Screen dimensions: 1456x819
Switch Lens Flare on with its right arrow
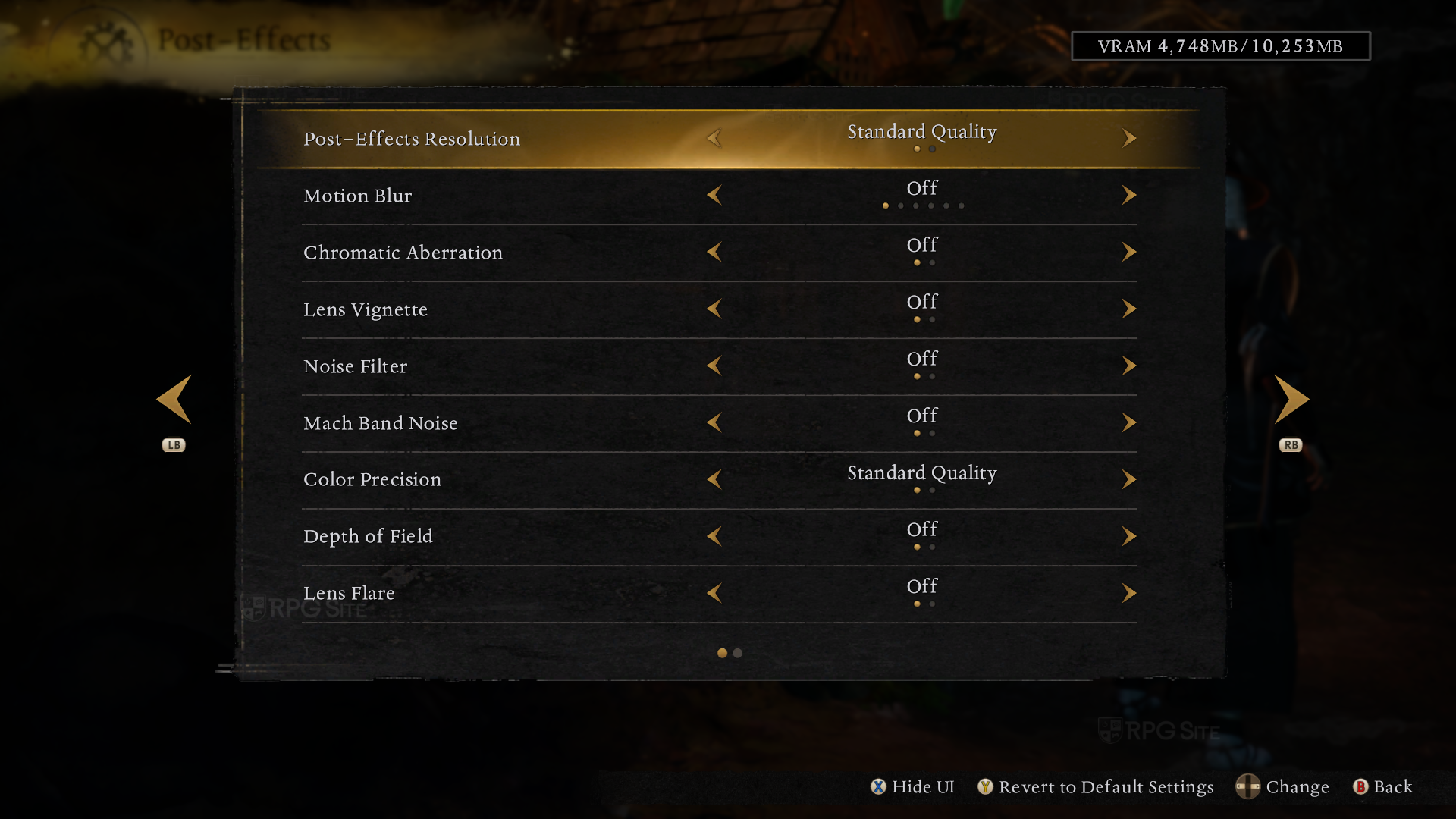(x=1128, y=593)
